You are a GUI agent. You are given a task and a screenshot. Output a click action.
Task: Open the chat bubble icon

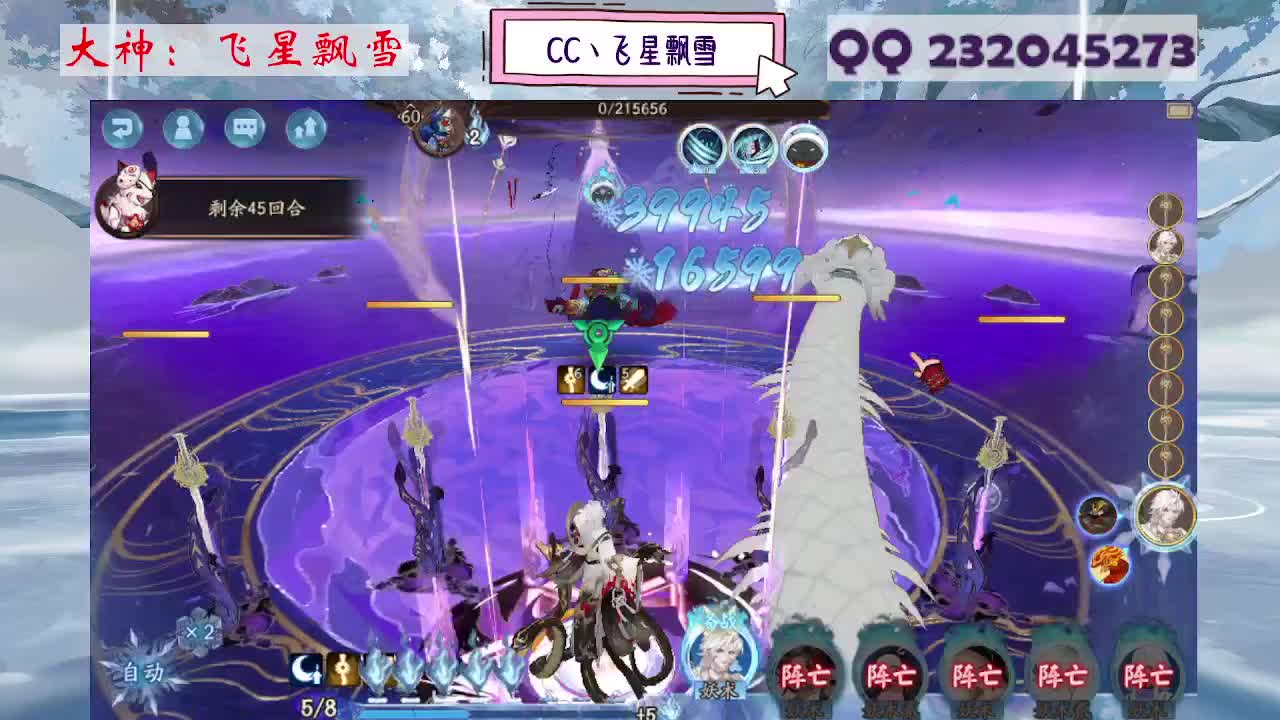(x=243, y=129)
